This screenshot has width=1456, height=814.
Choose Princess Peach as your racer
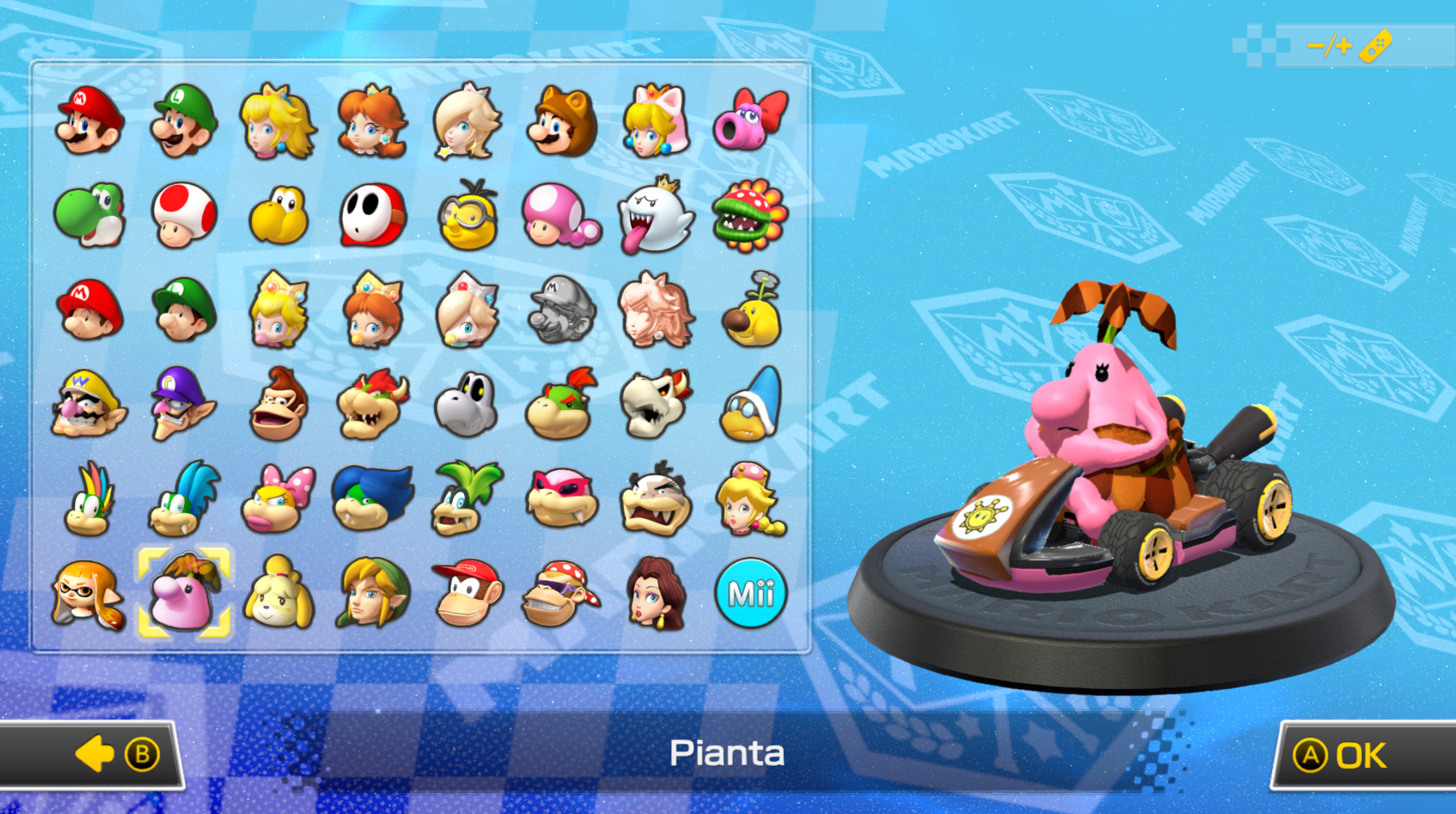(278, 123)
